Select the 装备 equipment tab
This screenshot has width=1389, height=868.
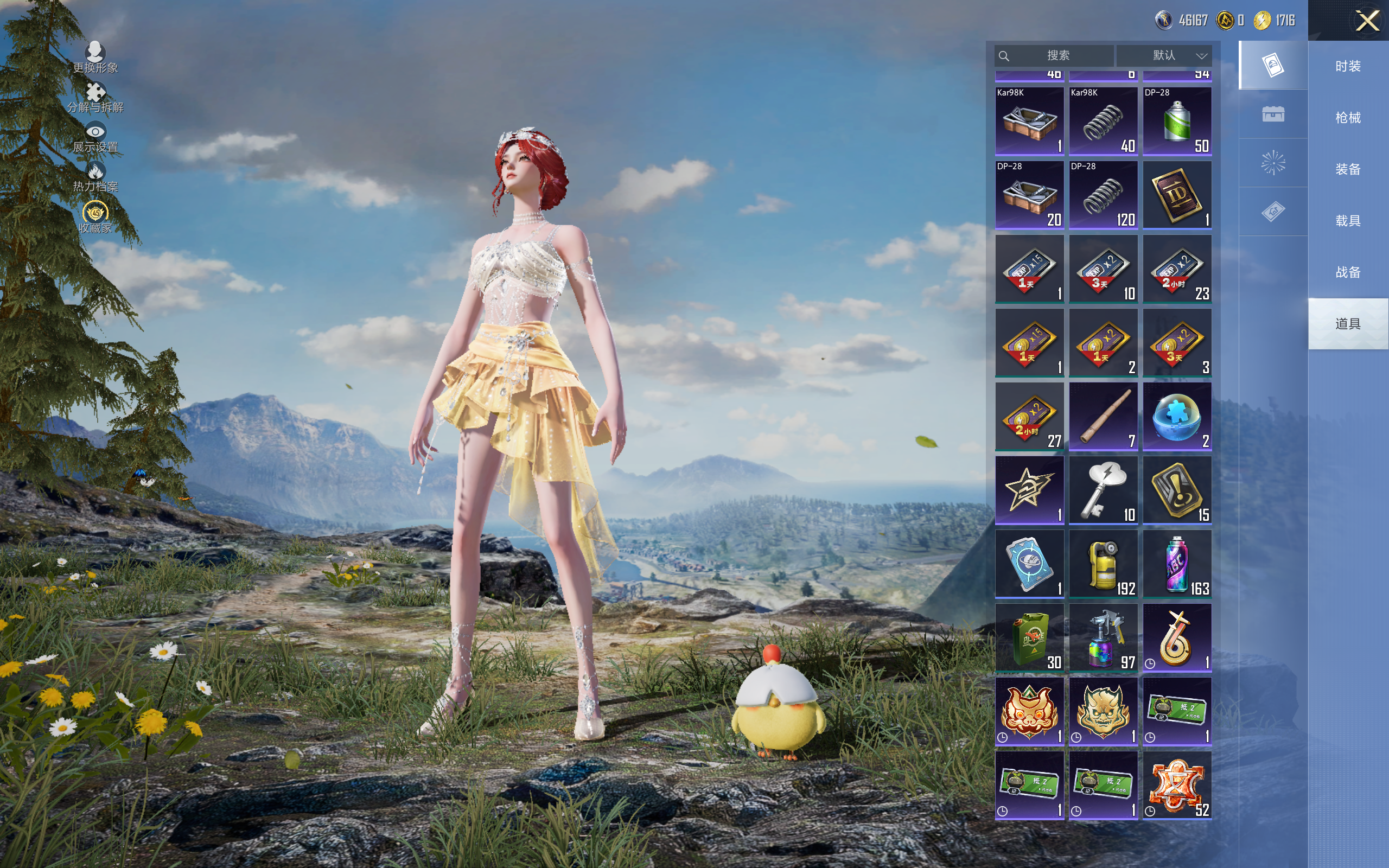coord(1348,169)
